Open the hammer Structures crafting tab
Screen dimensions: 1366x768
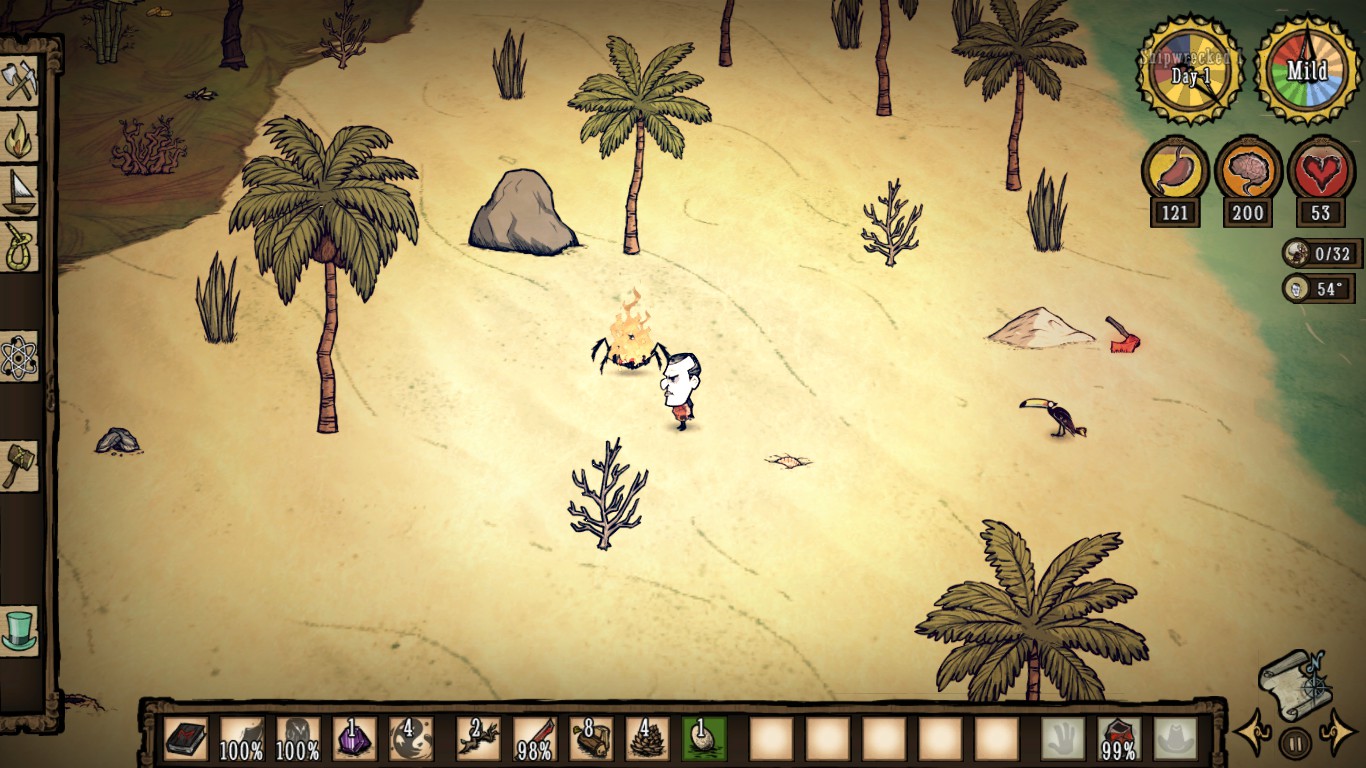pyautogui.click(x=19, y=466)
